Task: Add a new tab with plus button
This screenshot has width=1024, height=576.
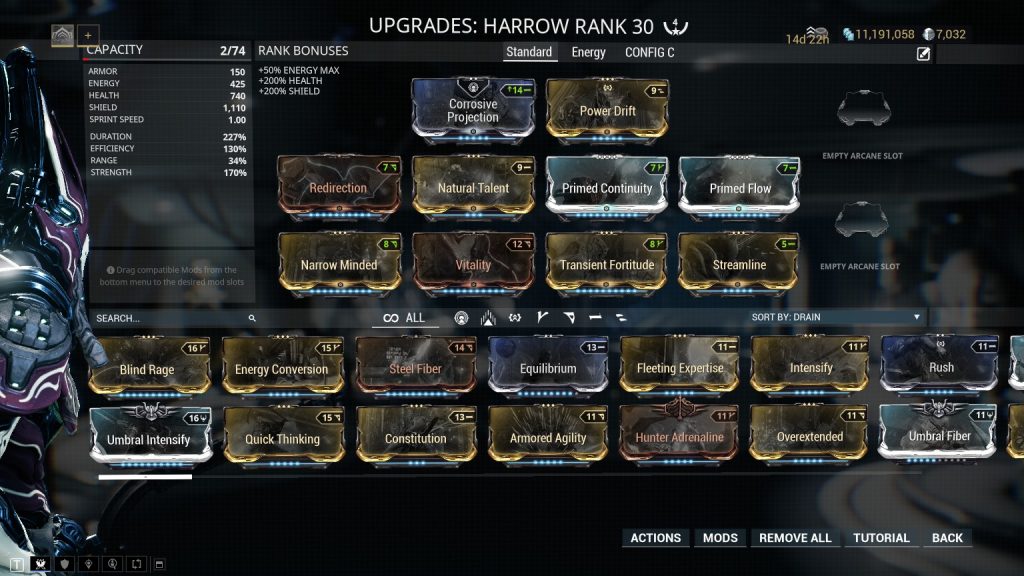Action: tap(87, 35)
